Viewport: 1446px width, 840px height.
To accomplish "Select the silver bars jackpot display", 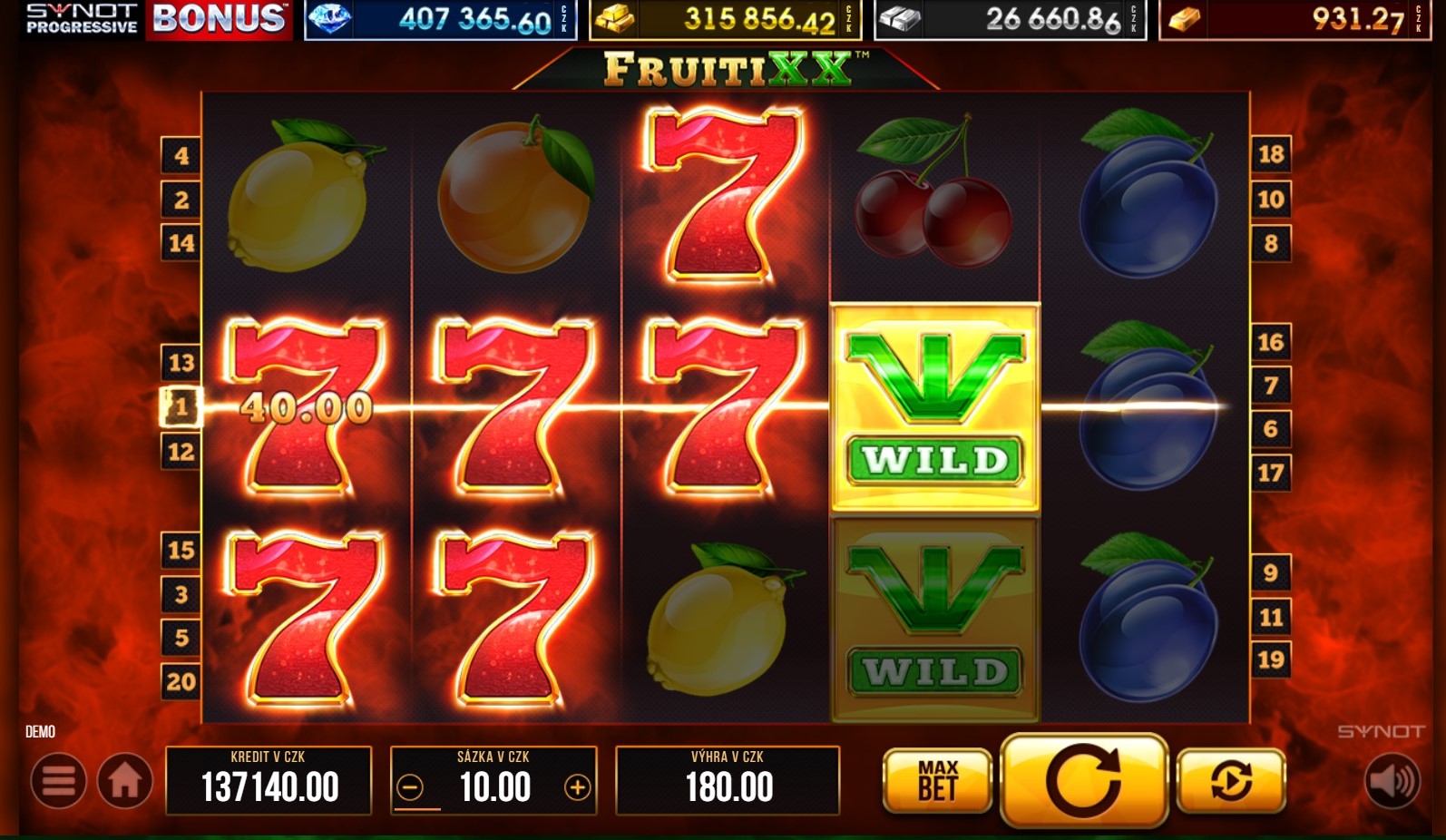I will click(1010, 19).
